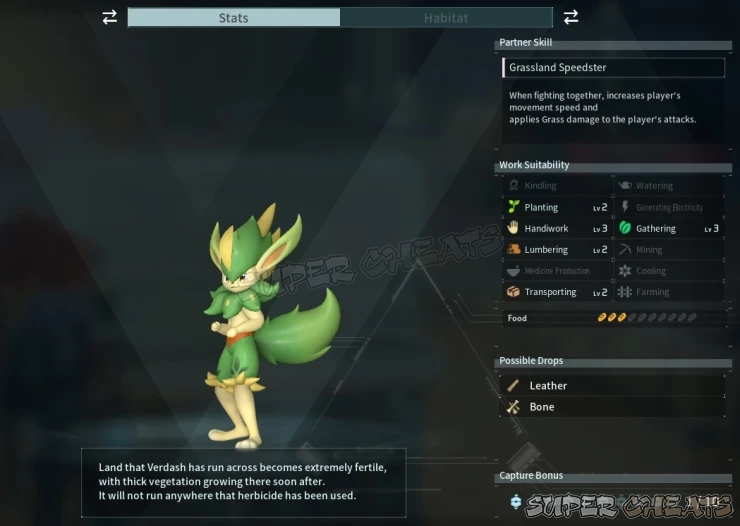Select the Planting work suitability entry
Image resolution: width=740 pixels, height=526 pixels.
point(556,207)
